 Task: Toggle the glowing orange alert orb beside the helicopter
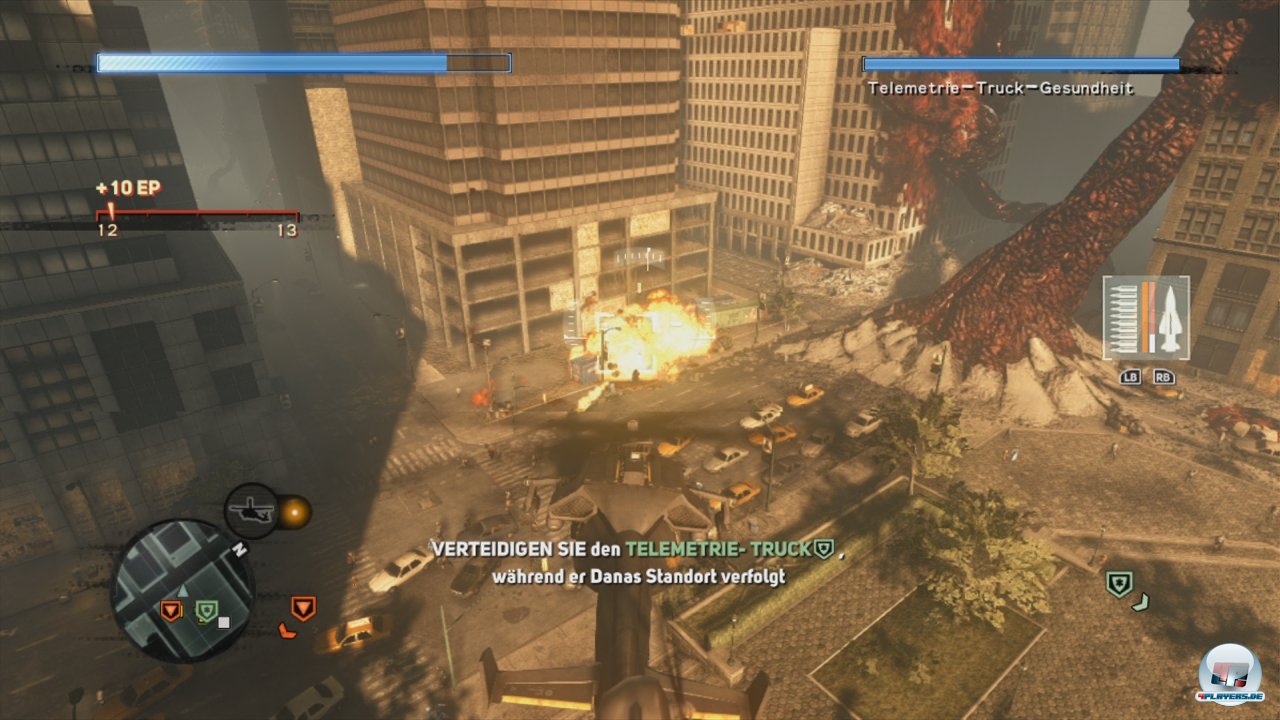click(296, 511)
